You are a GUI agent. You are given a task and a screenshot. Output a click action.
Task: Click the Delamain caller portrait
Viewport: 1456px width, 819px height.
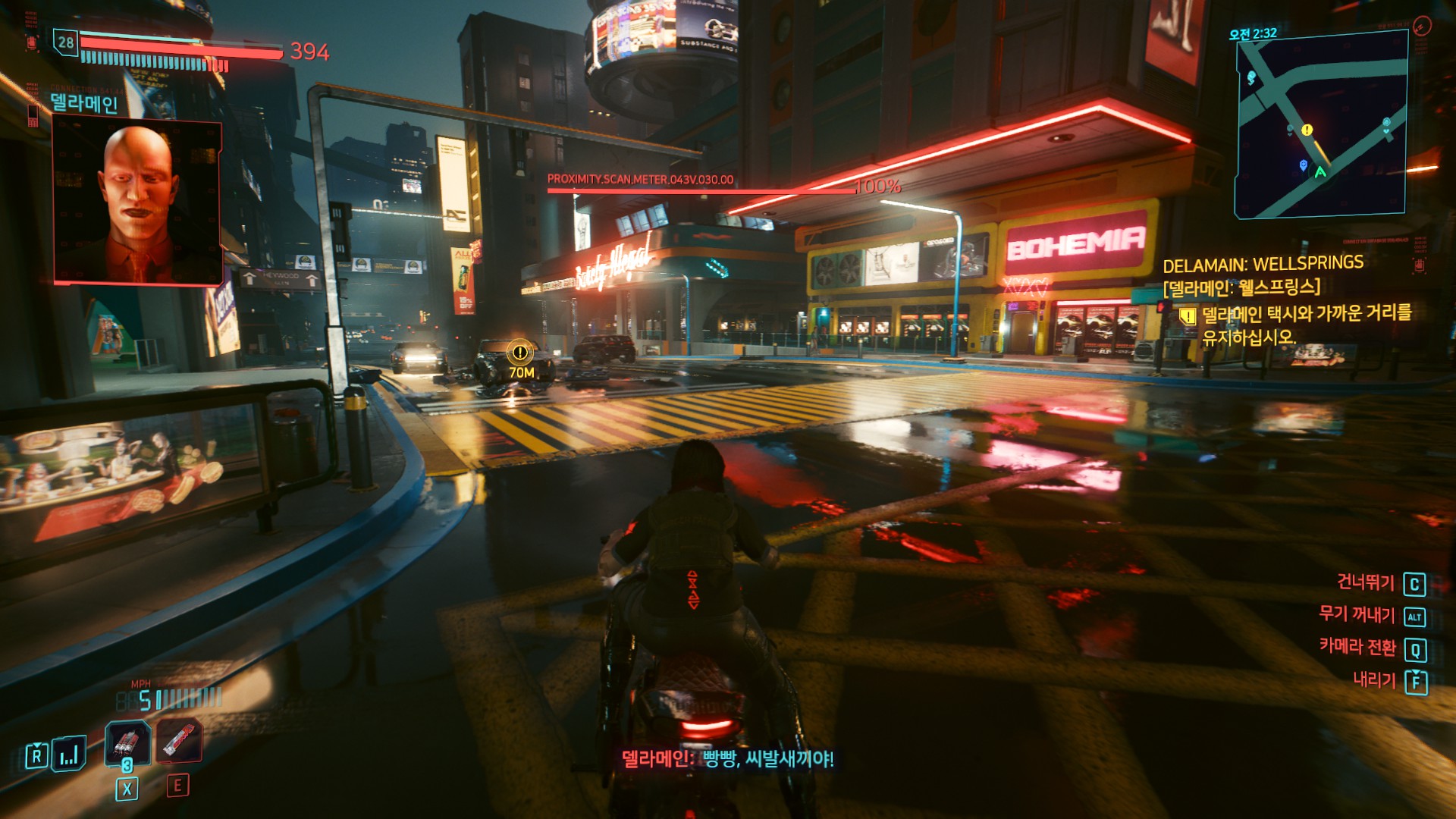coord(137,202)
